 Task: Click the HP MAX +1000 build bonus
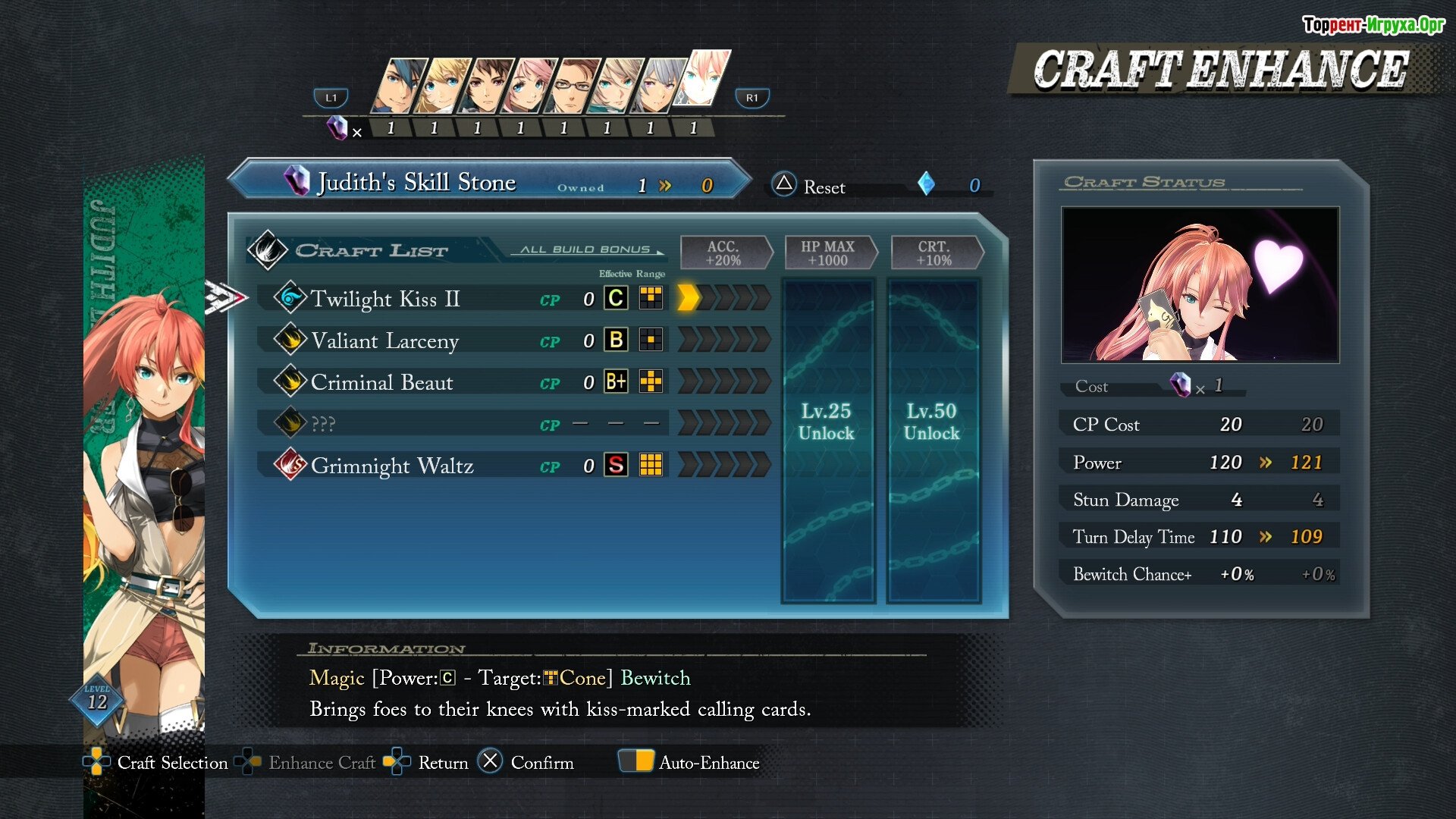[827, 253]
